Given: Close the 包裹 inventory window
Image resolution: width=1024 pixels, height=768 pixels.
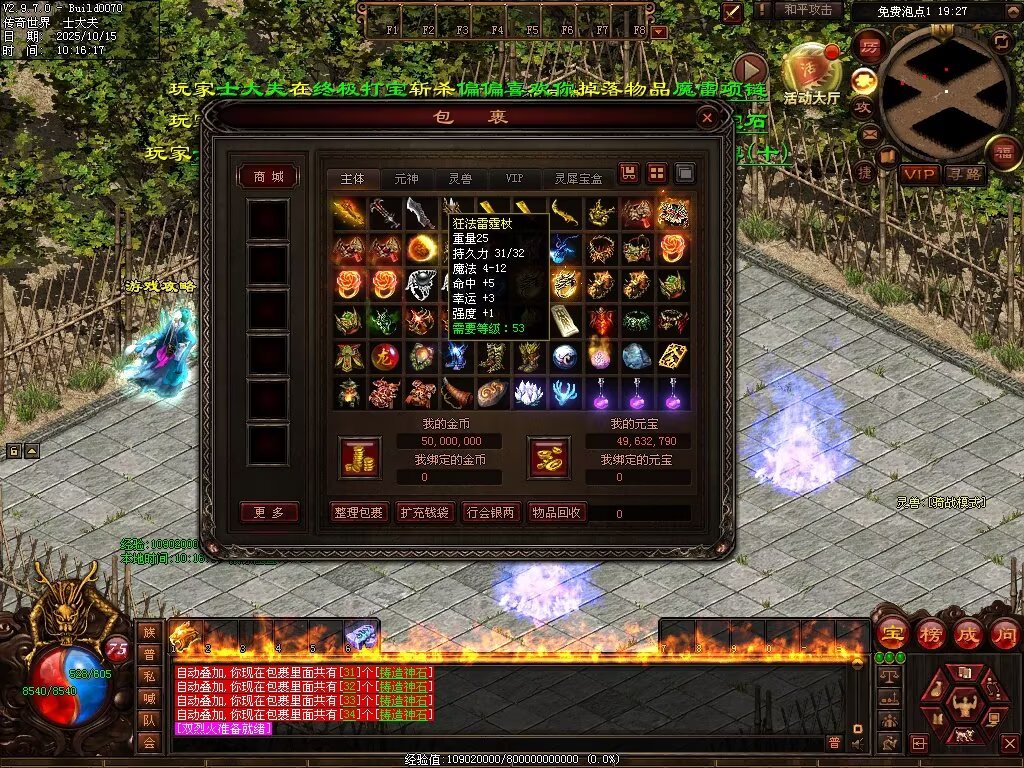Looking at the screenshot, I should (x=707, y=118).
